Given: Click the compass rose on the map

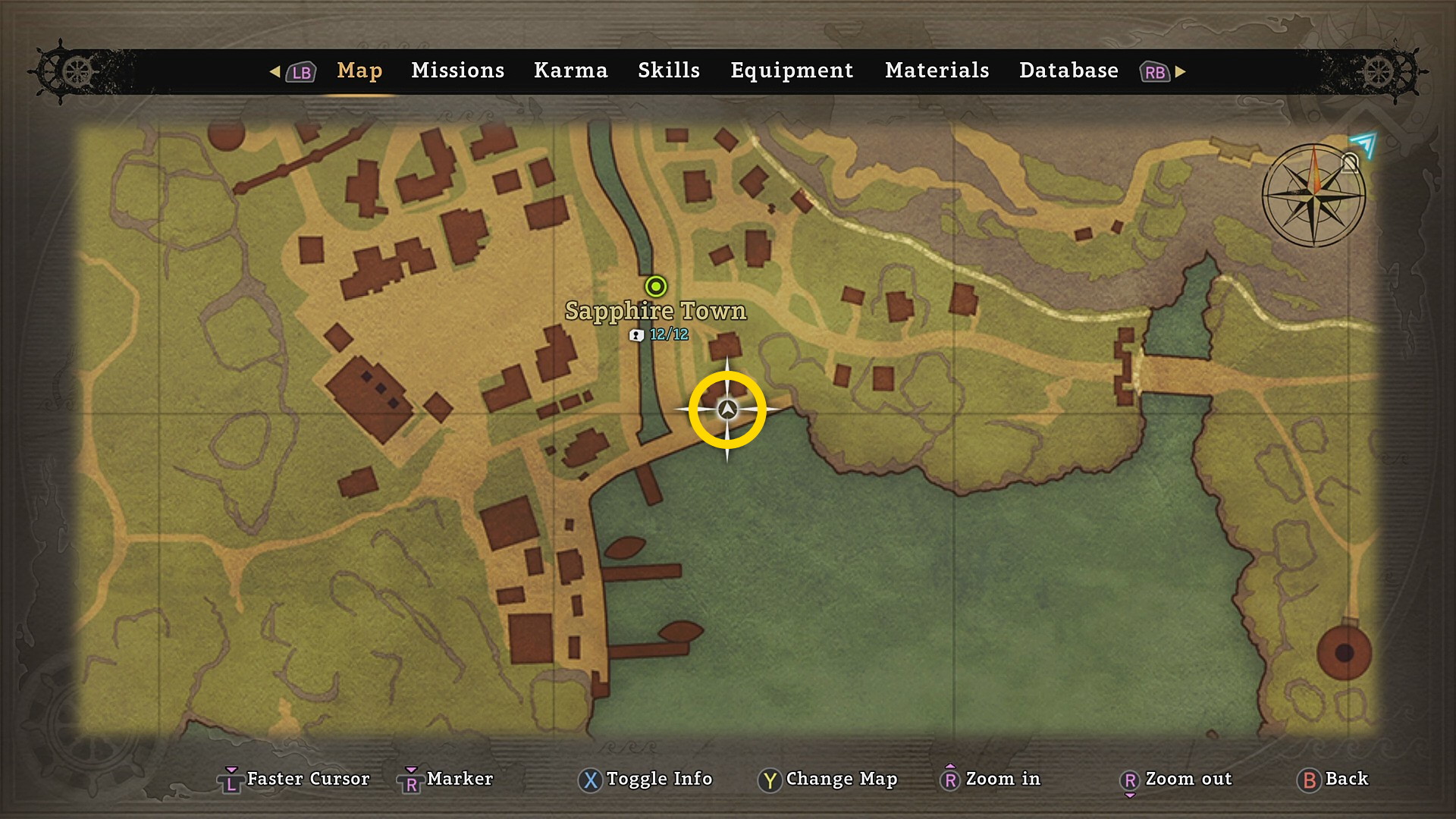Looking at the screenshot, I should 1313,196.
